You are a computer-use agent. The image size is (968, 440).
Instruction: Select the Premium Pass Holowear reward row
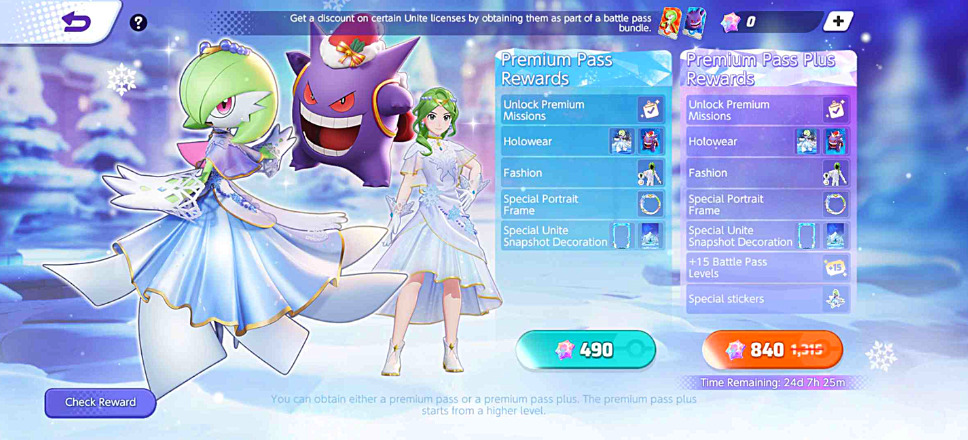[x=583, y=142]
